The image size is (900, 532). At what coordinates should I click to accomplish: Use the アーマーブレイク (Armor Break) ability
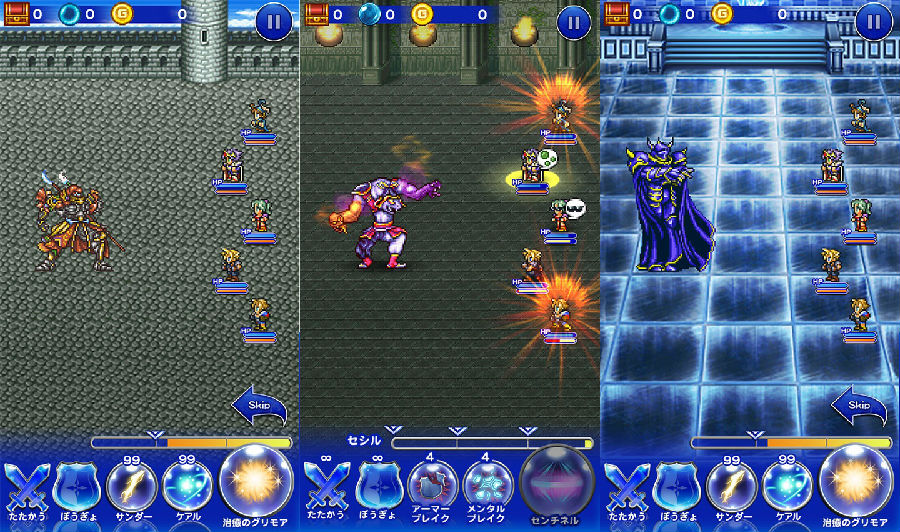coord(433,484)
